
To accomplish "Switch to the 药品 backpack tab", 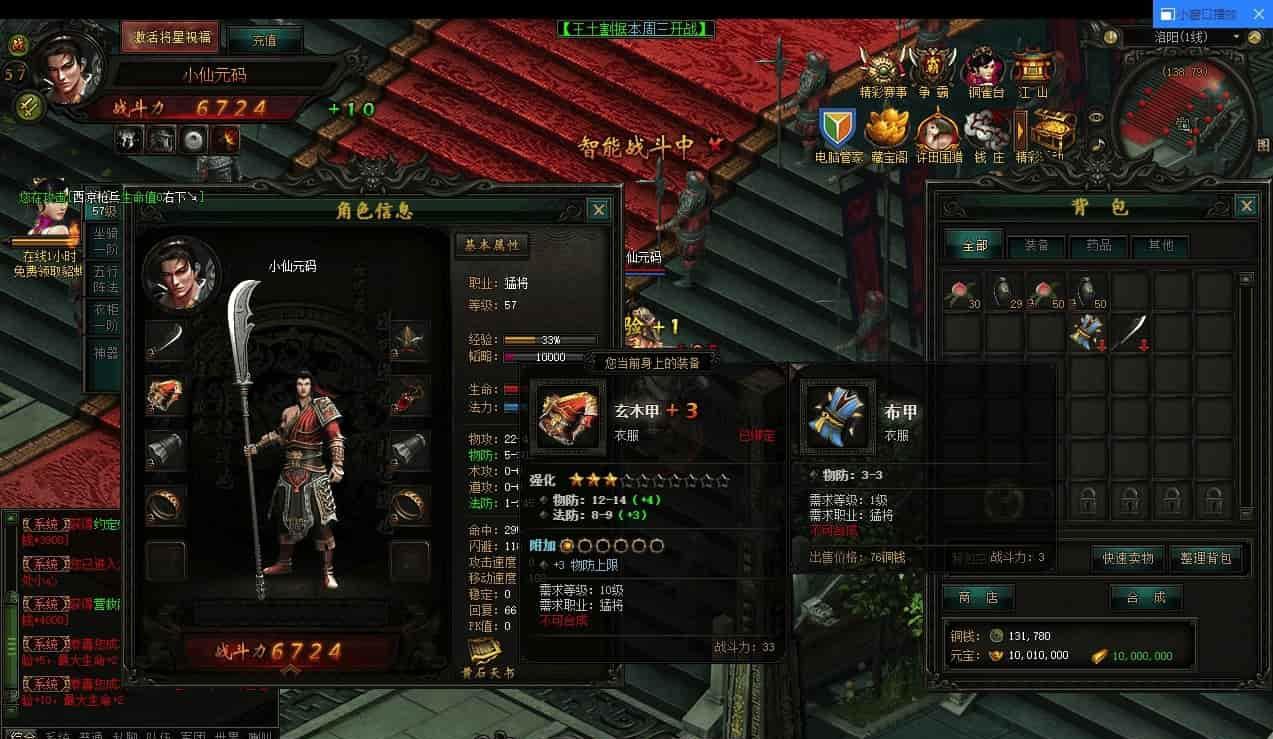I will tap(1098, 245).
